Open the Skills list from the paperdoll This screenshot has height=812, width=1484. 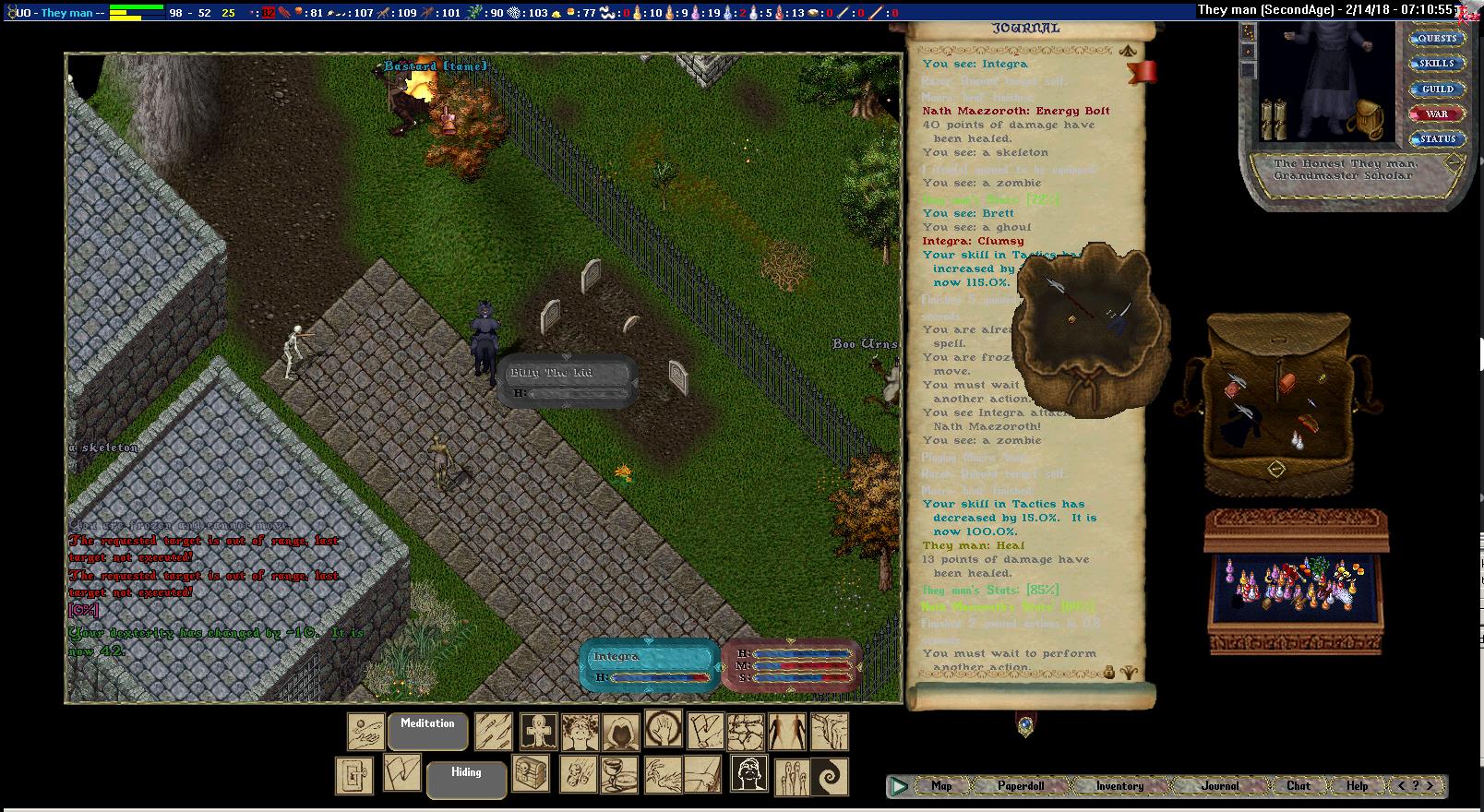coord(1437,64)
